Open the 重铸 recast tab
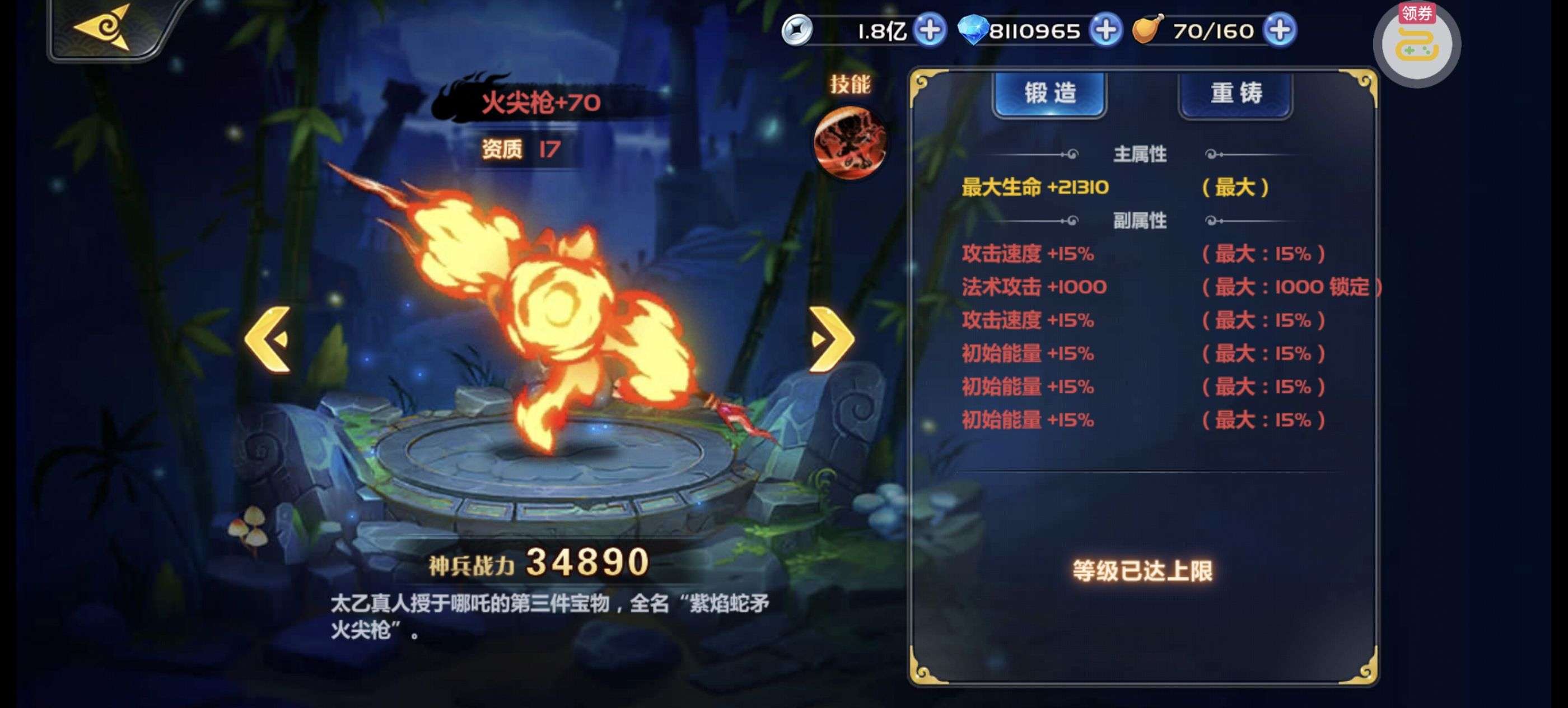This screenshot has height=708, width=1568. [1235, 94]
